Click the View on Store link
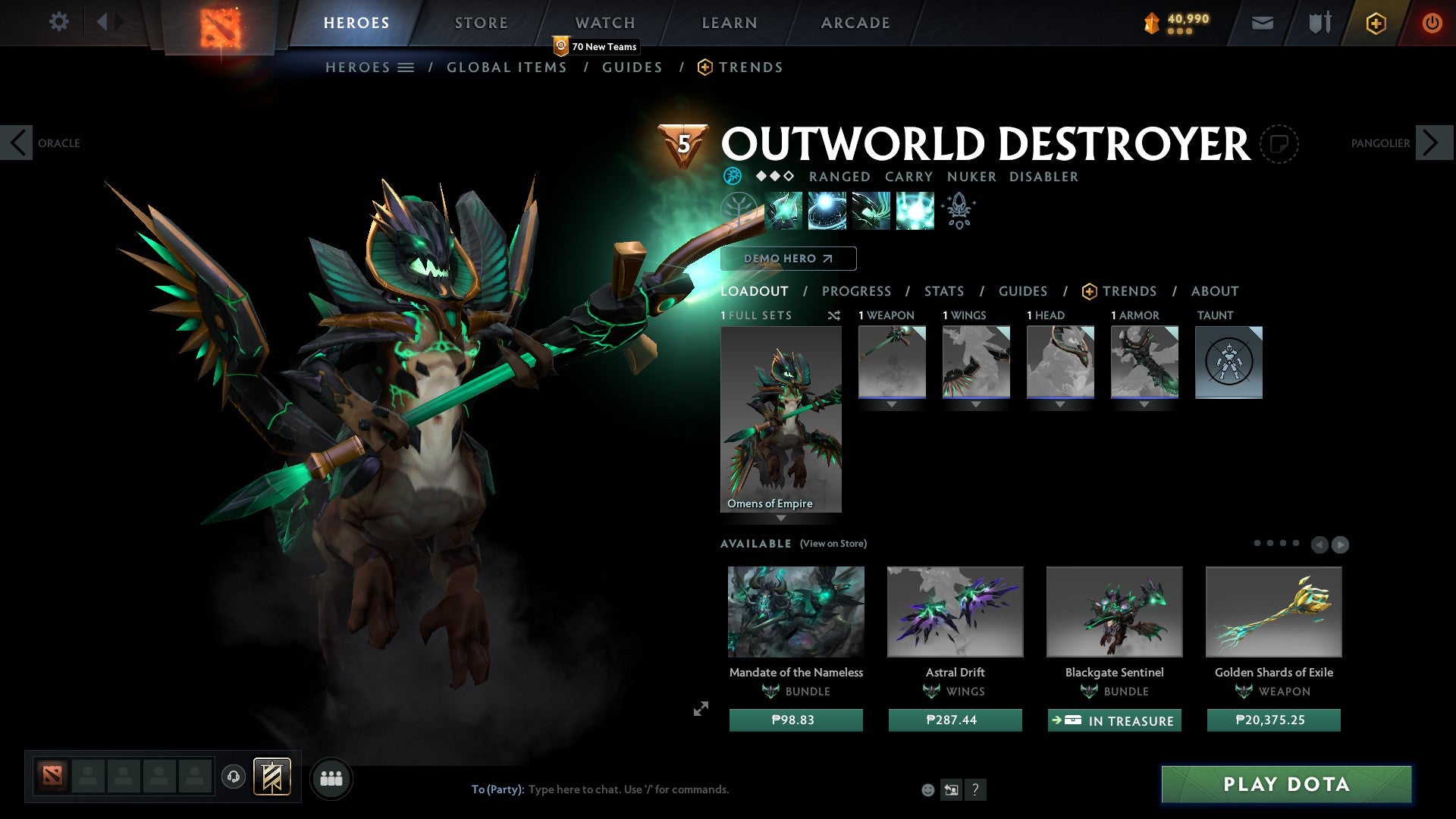This screenshot has width=1456, height=819. (833, 544)
